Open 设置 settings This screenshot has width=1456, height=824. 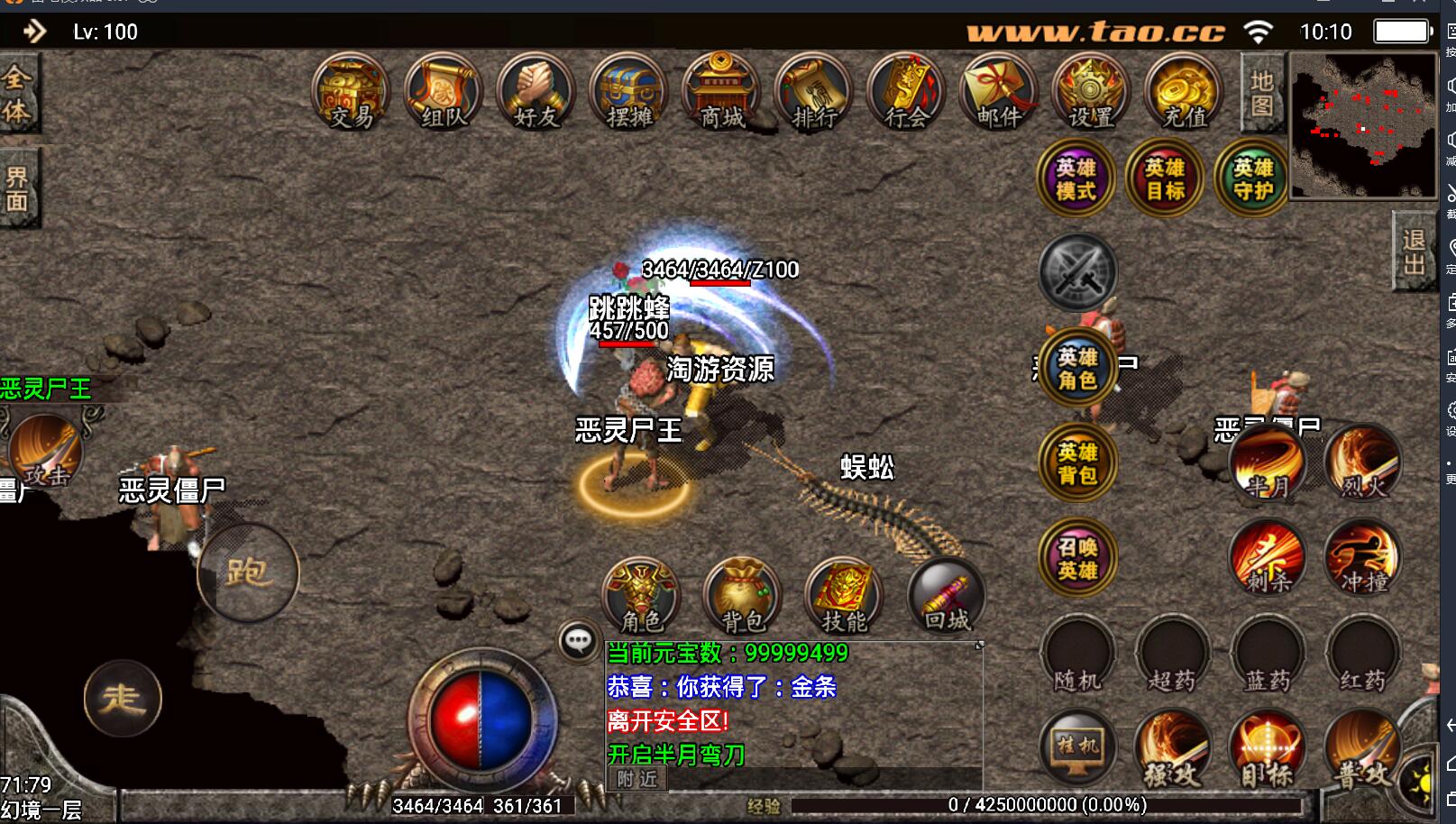pos(1092,92)
